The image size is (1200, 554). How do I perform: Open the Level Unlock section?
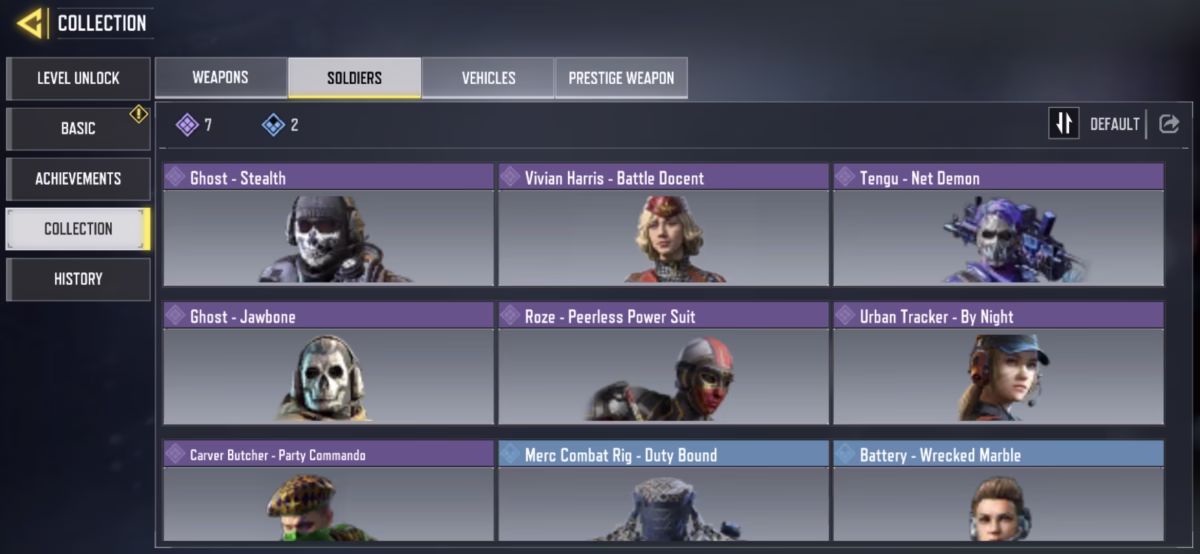[x=78, y=78]
